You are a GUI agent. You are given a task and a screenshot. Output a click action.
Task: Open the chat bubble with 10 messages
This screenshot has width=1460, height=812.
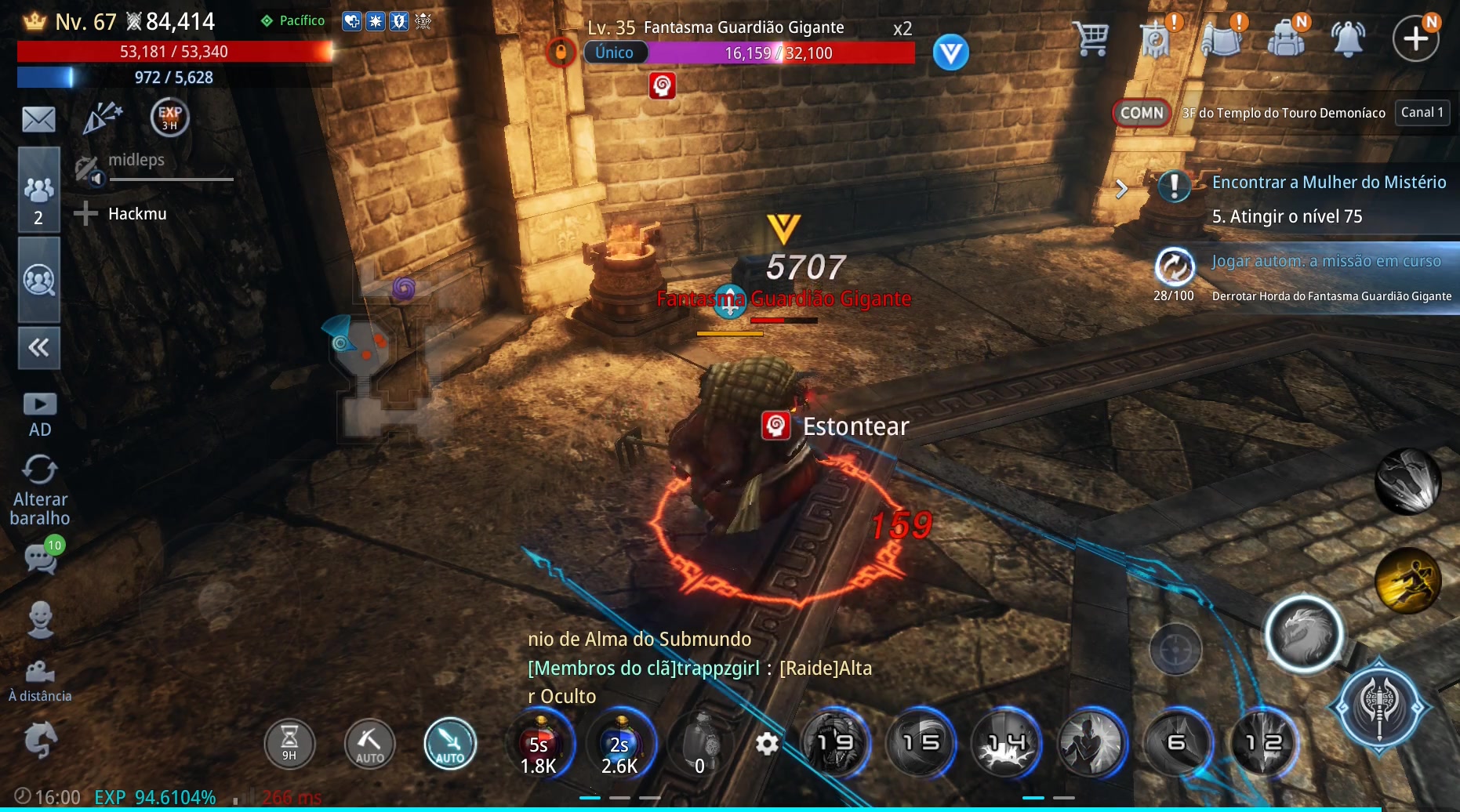coord(42,557)
